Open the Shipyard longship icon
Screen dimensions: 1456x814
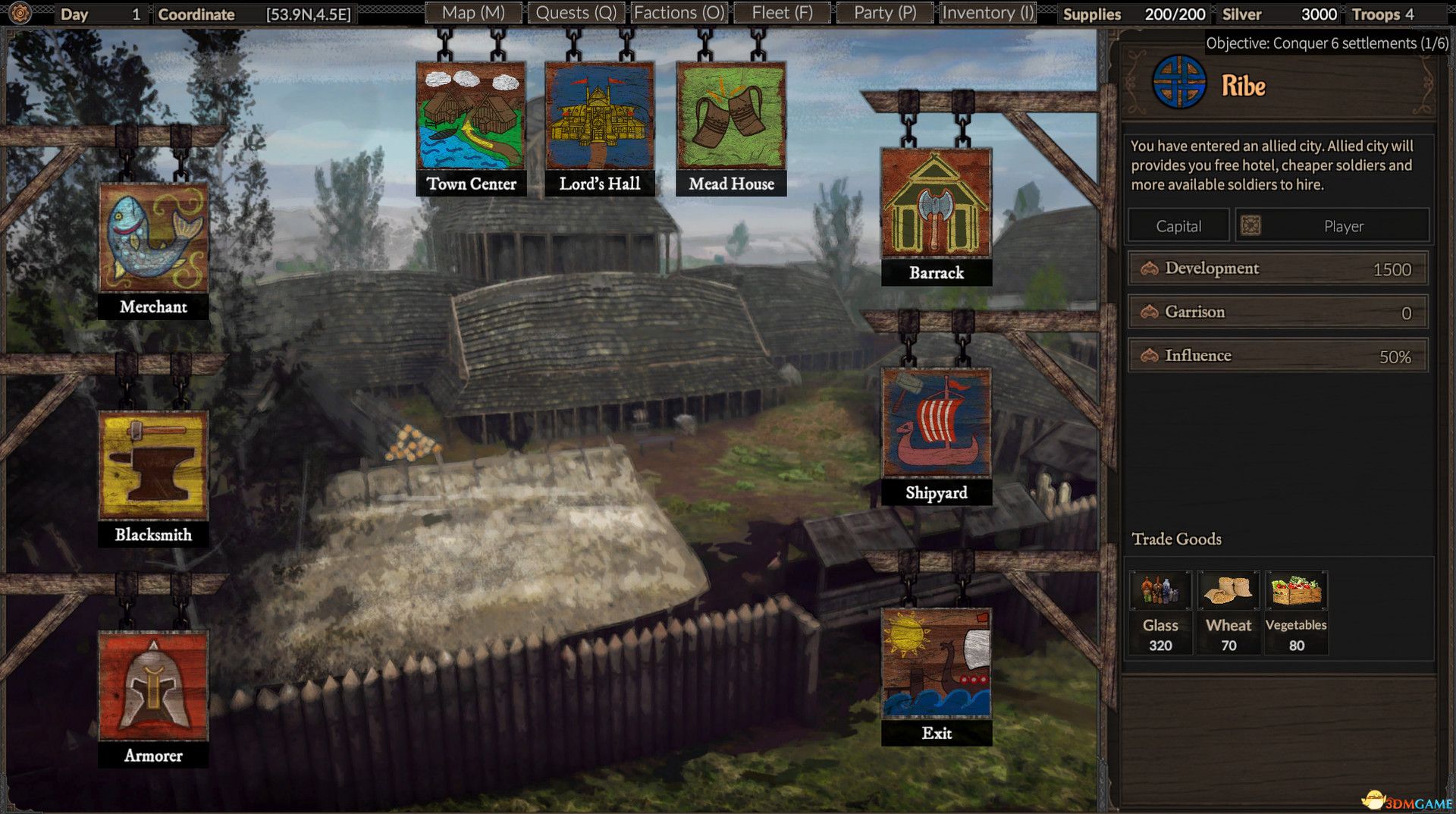point(937,425)
